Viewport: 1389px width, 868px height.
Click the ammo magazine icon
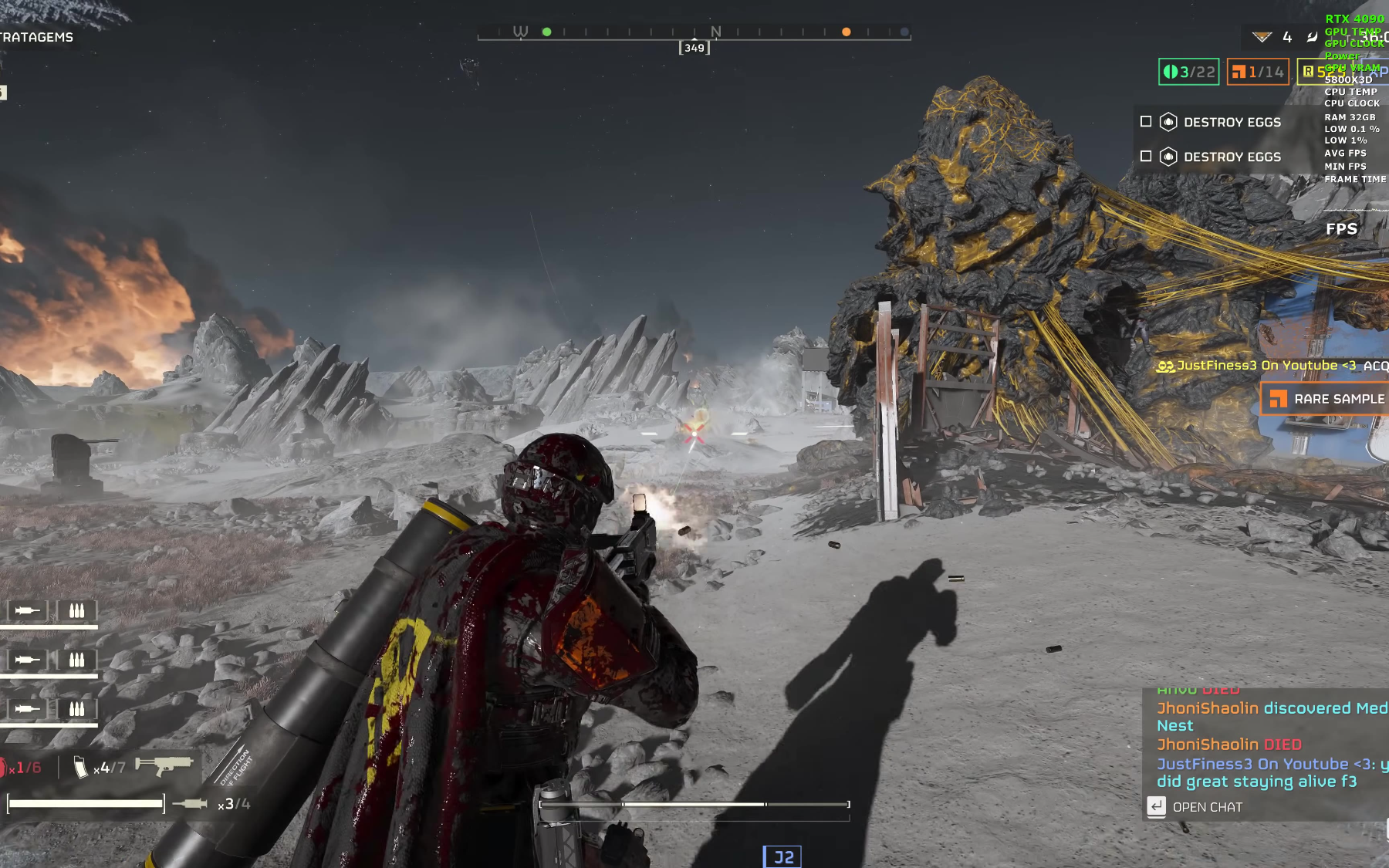click(80, 767)
